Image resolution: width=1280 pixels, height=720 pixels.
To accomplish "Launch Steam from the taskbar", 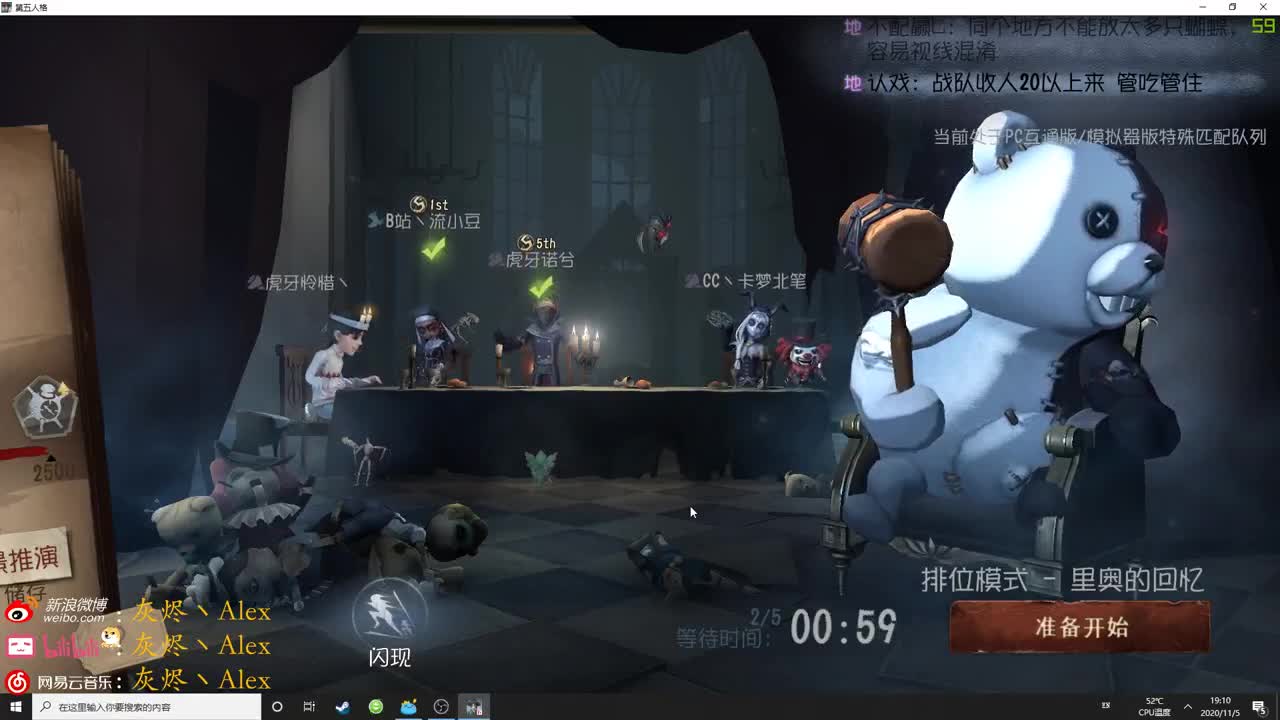I will click(341, 706).
